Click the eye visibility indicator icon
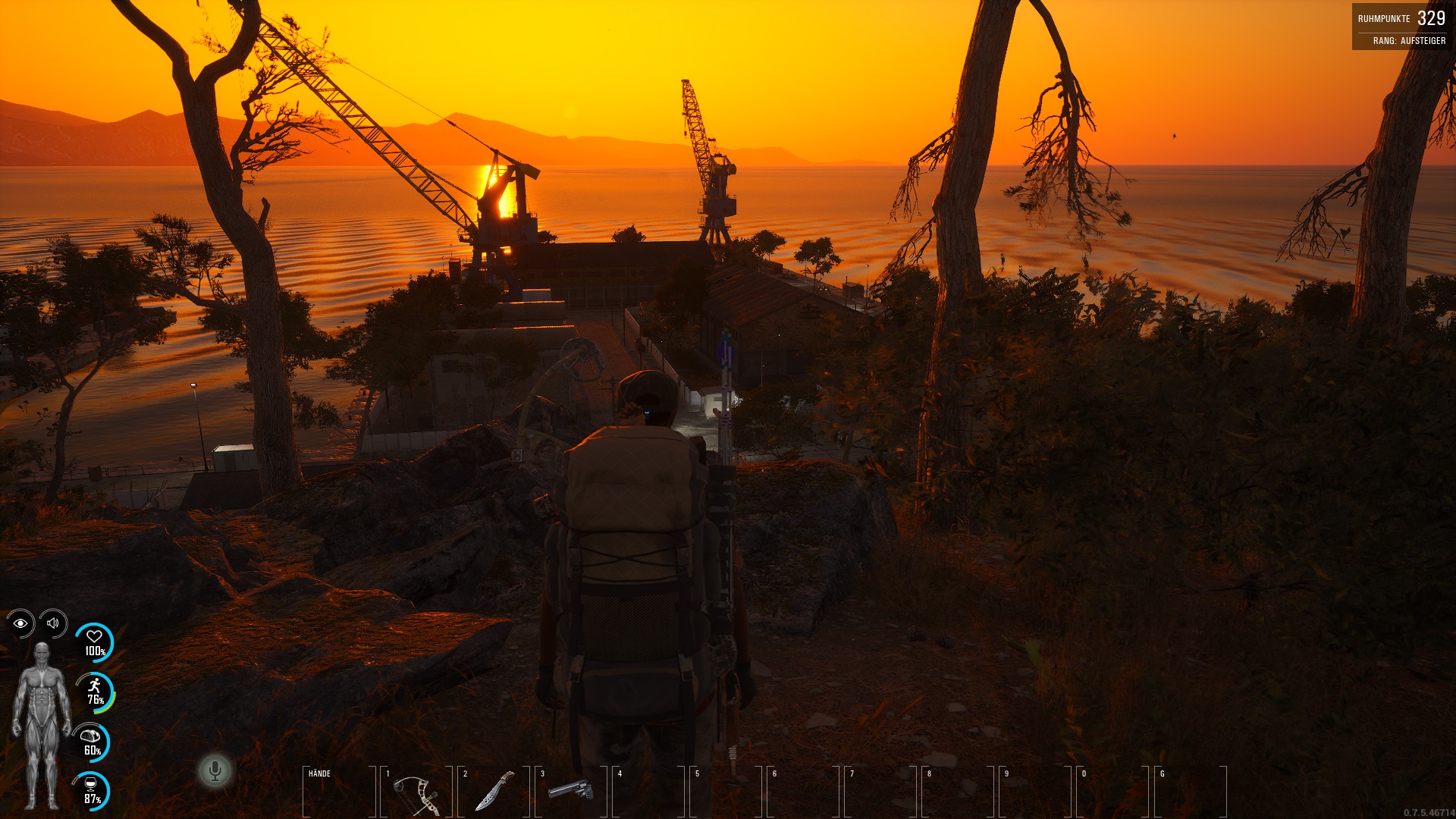1456x819 pixels. tap(20, 623)
